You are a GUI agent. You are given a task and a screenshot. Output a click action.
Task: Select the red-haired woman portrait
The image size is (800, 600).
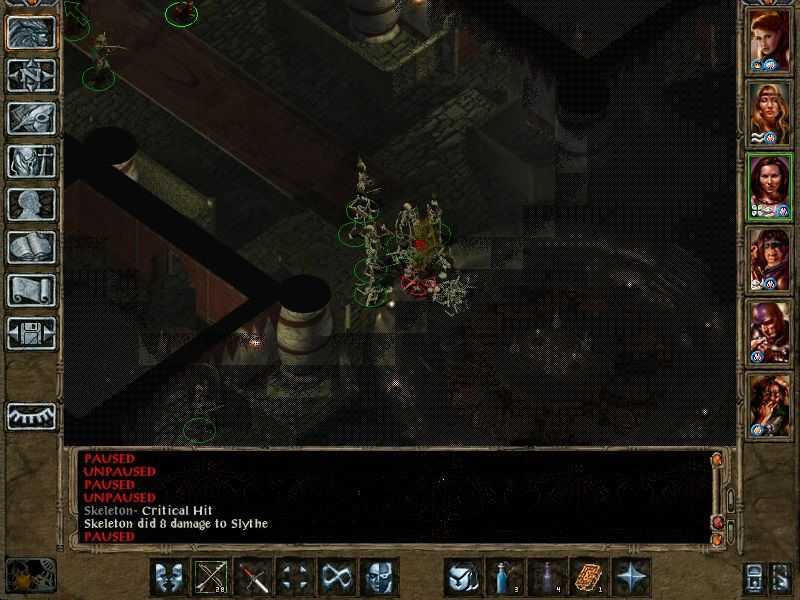point(770,42)
